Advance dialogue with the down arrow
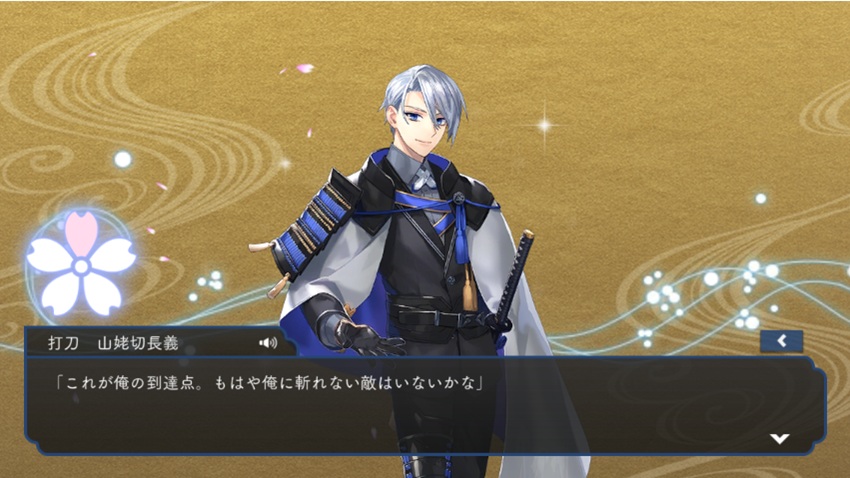 click(x=779, y=438)
